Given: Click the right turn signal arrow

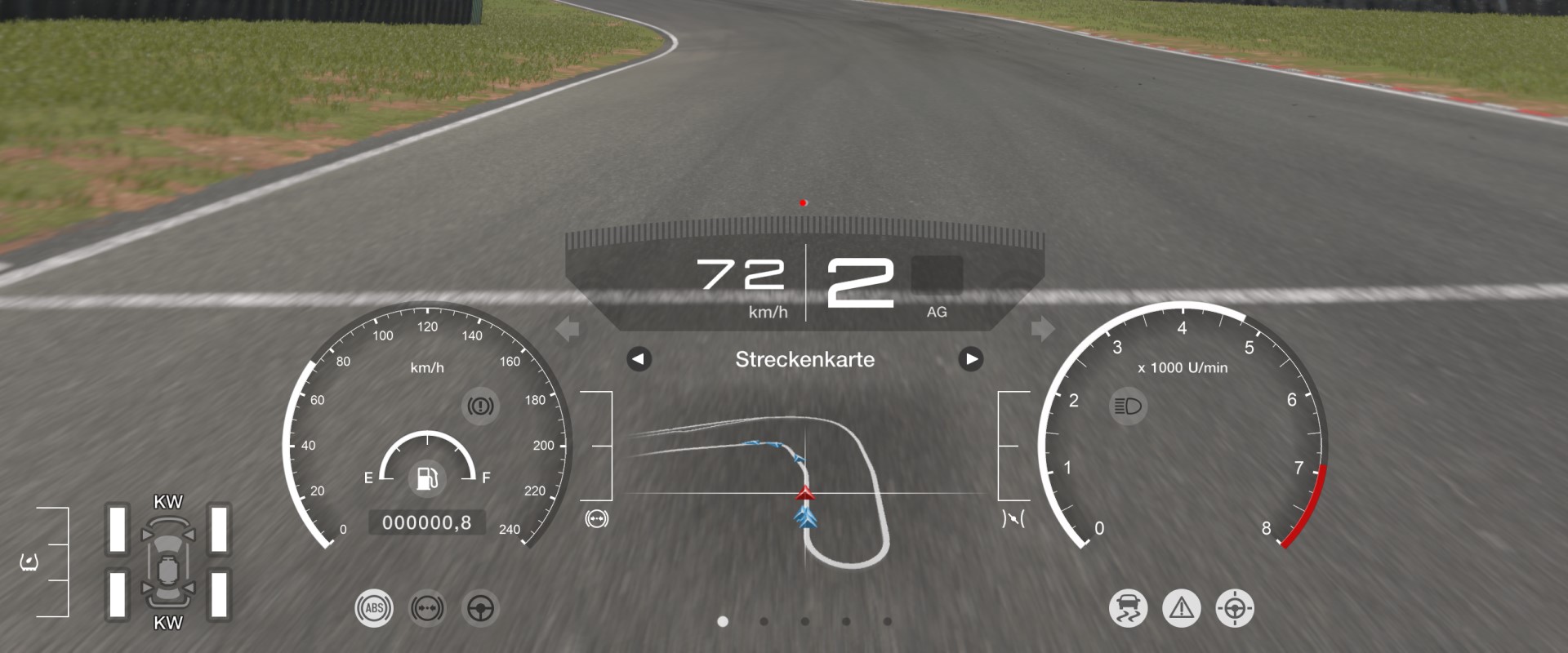Looking at the screenshot, I should click(1042, 329).
